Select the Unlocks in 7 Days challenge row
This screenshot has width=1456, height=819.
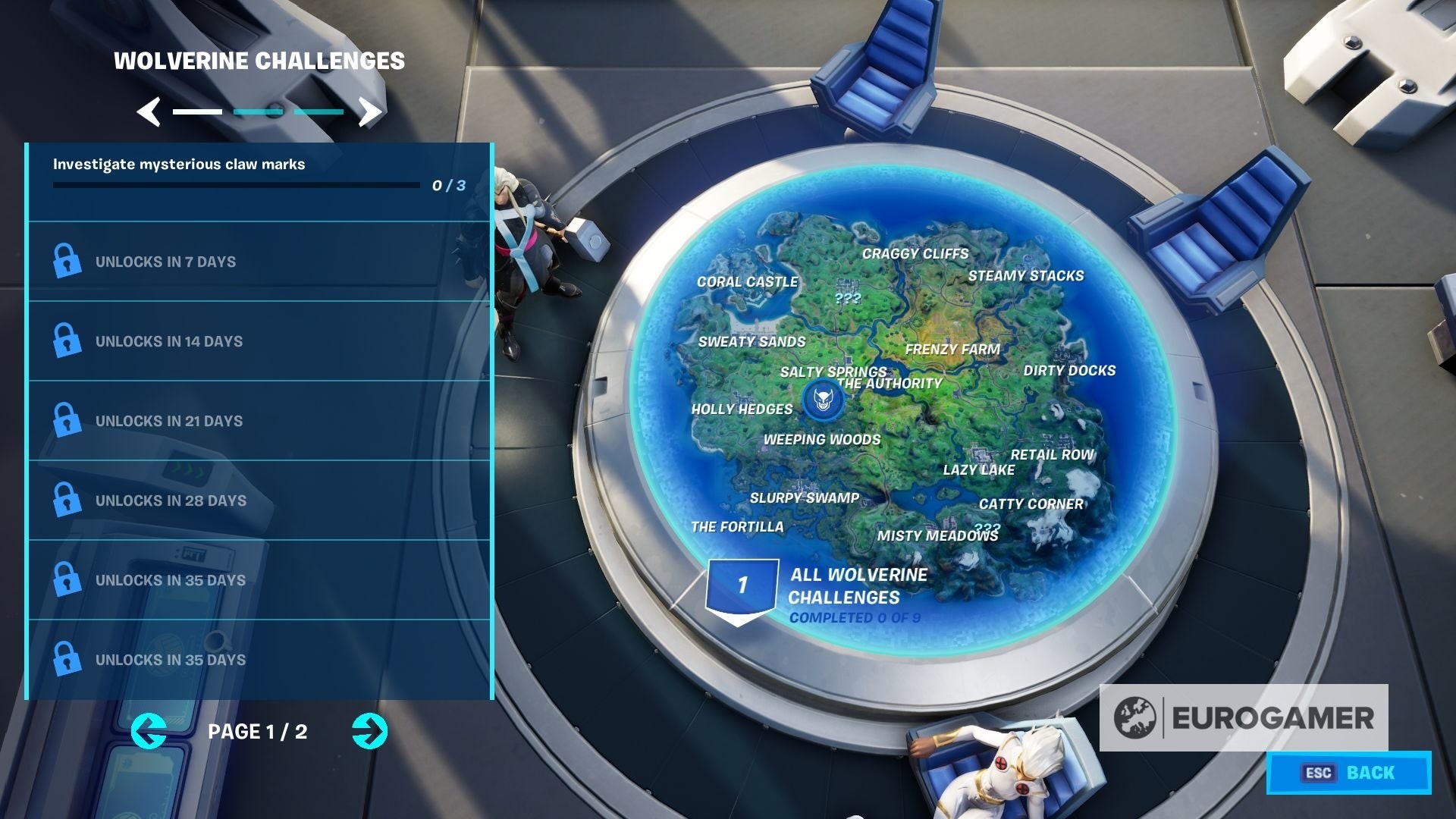coord(259,262)
